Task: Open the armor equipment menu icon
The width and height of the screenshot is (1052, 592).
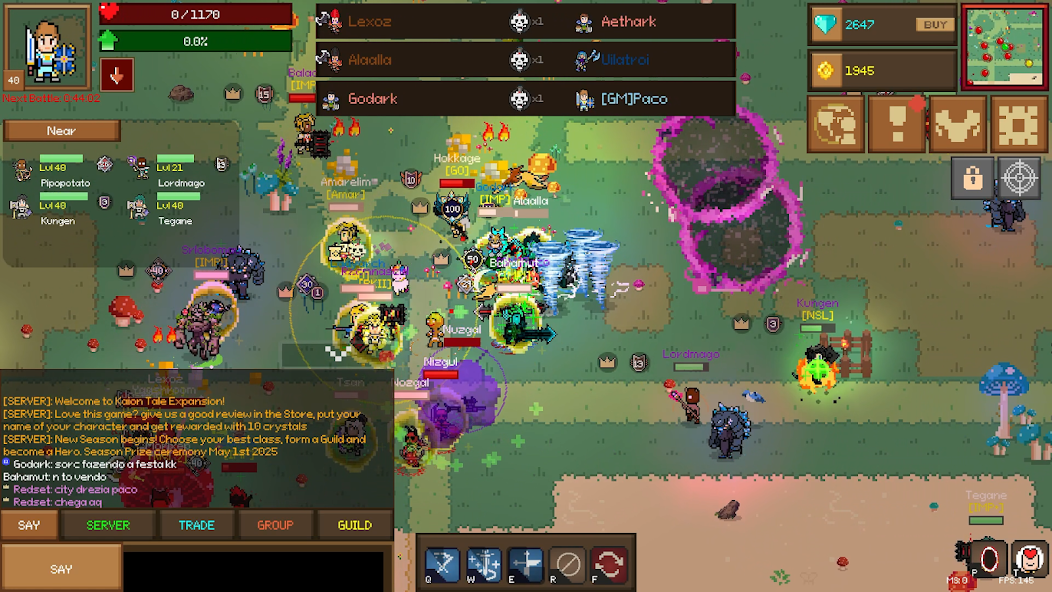Action: click(957, 124)
